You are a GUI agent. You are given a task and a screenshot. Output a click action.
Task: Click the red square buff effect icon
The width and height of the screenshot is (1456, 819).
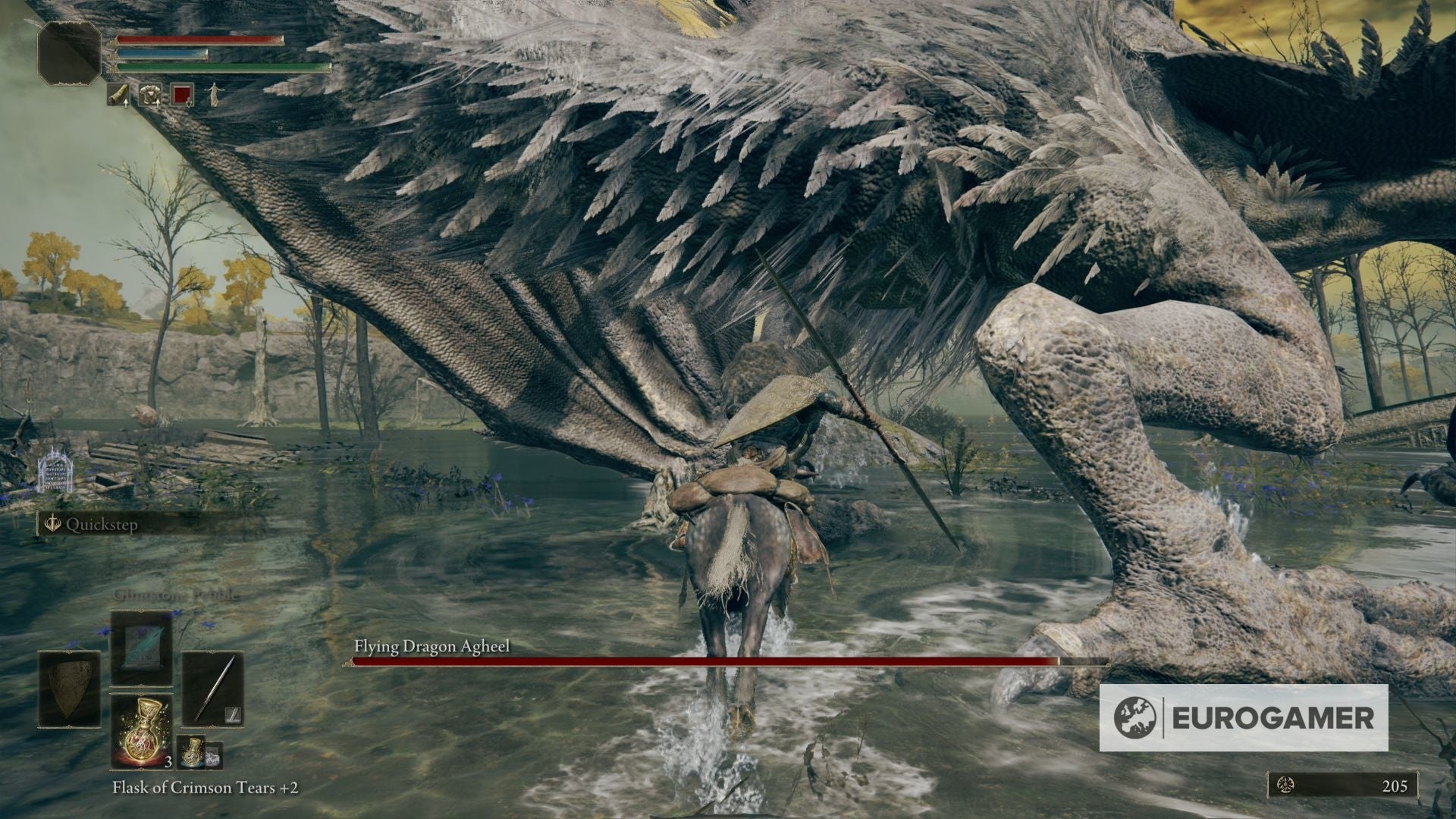[x=181, y=96]
